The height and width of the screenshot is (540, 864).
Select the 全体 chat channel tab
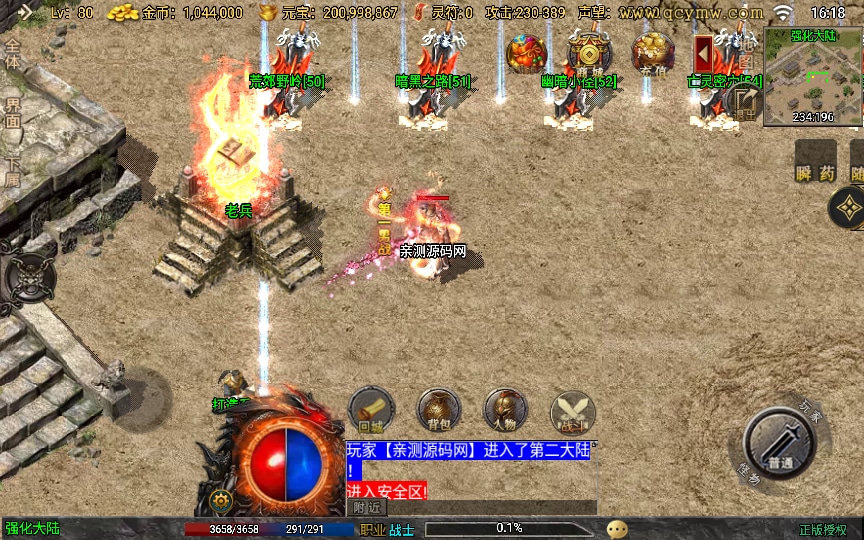coord(13,54)
